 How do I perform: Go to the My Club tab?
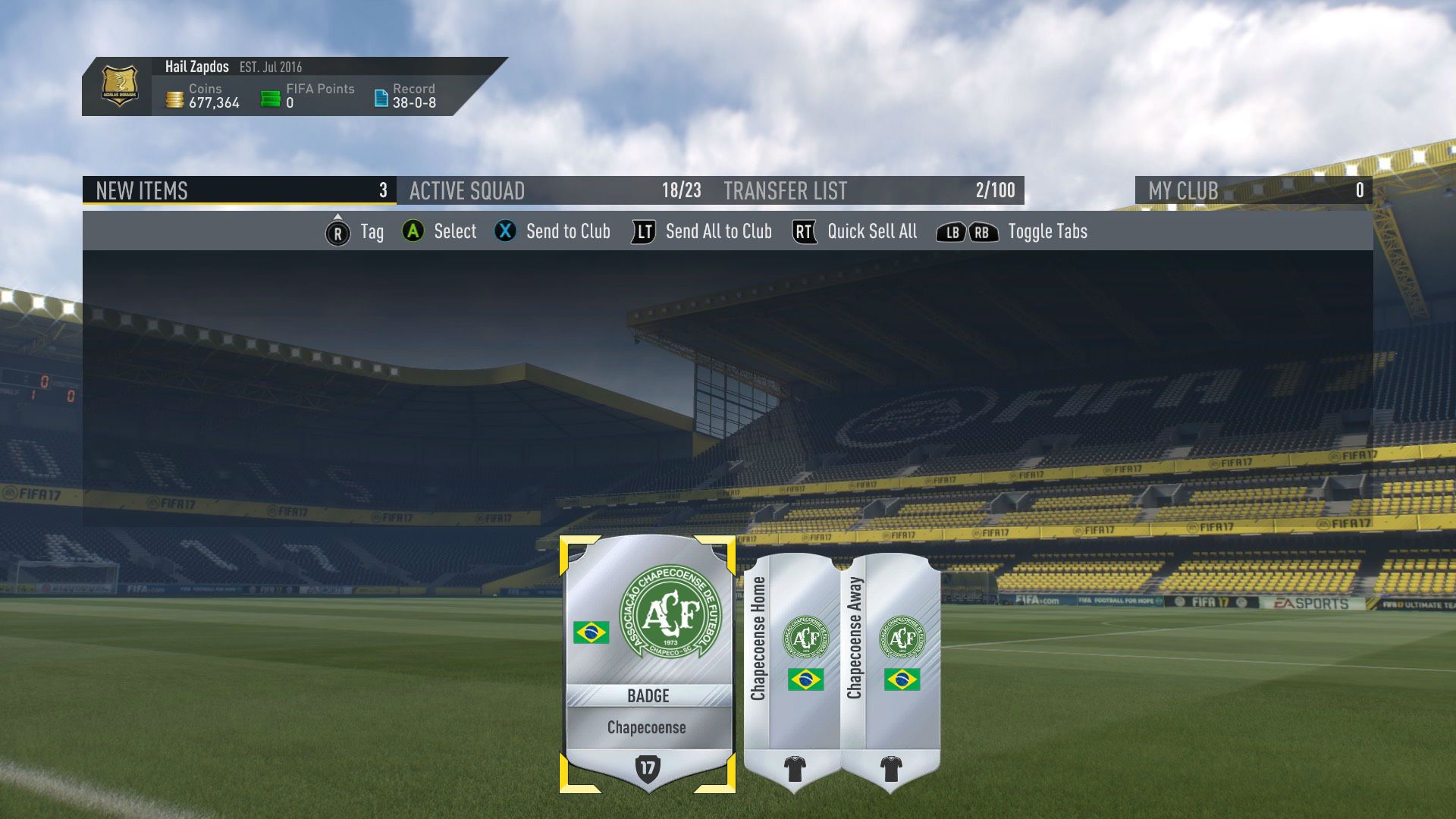tap(1253, 190)
